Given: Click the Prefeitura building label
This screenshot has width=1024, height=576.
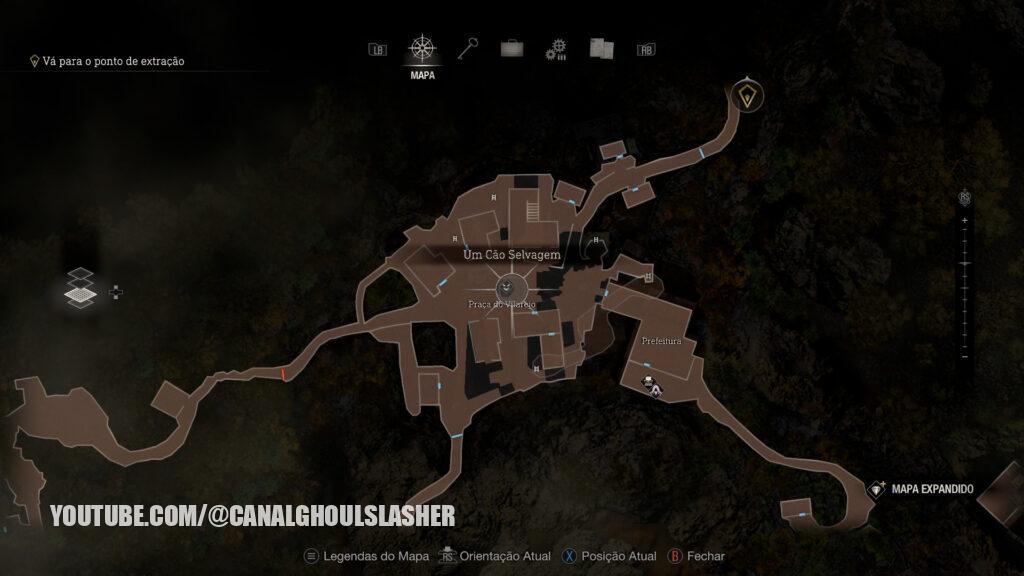Looking at the screenshot, I should [661, 342].
